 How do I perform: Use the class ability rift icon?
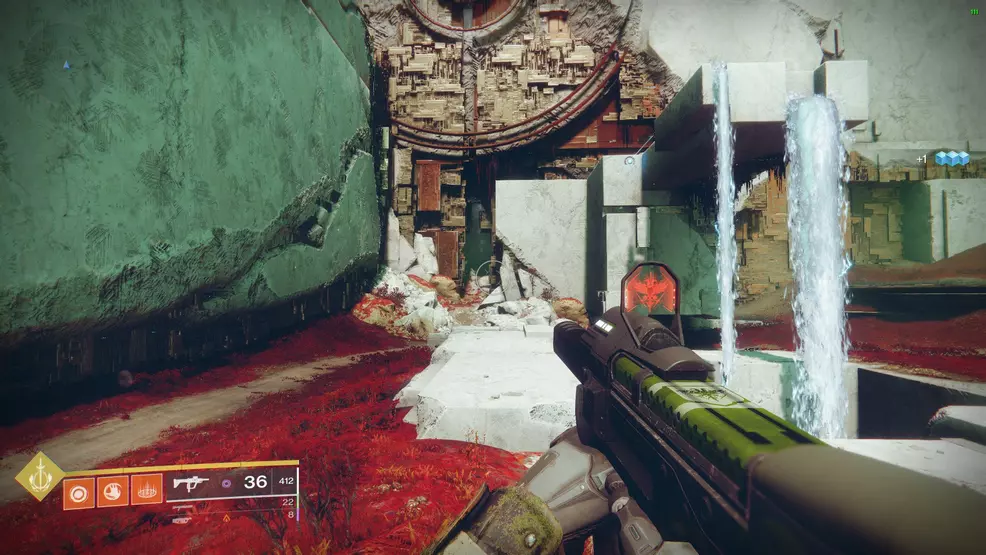[146, 490]
